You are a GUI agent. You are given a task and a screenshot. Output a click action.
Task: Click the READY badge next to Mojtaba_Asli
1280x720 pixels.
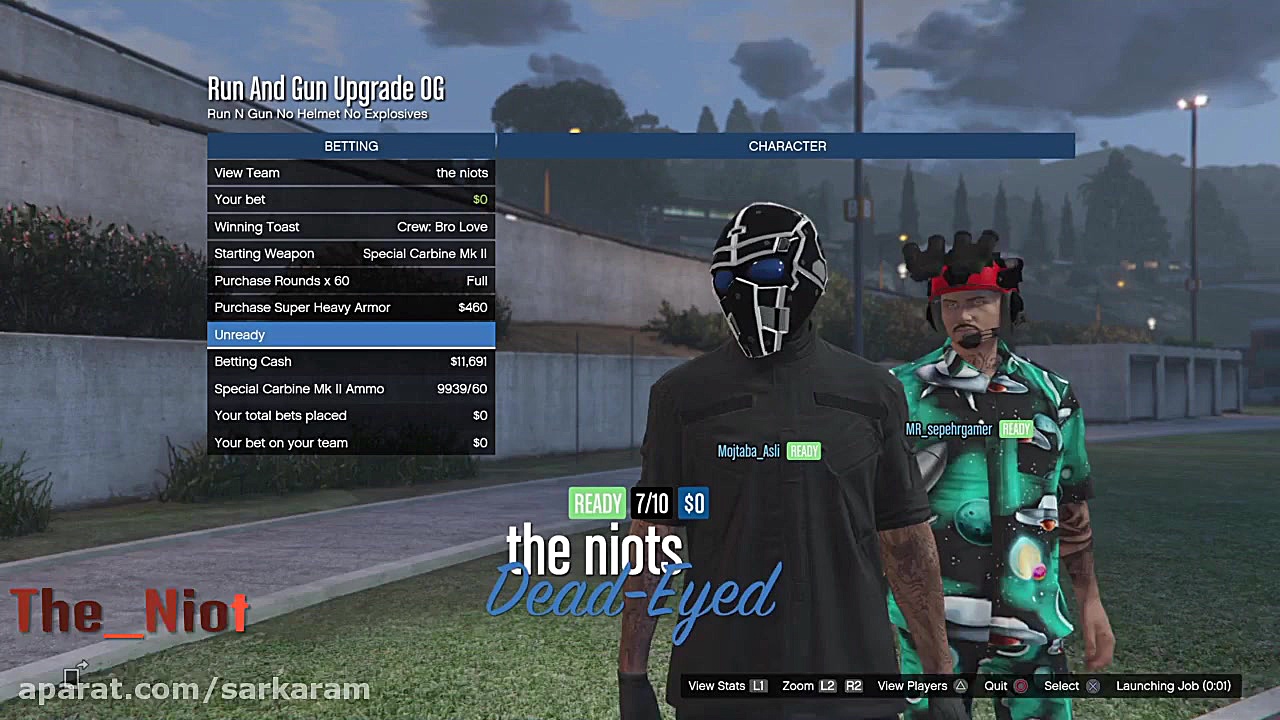[x=803, y=451]
